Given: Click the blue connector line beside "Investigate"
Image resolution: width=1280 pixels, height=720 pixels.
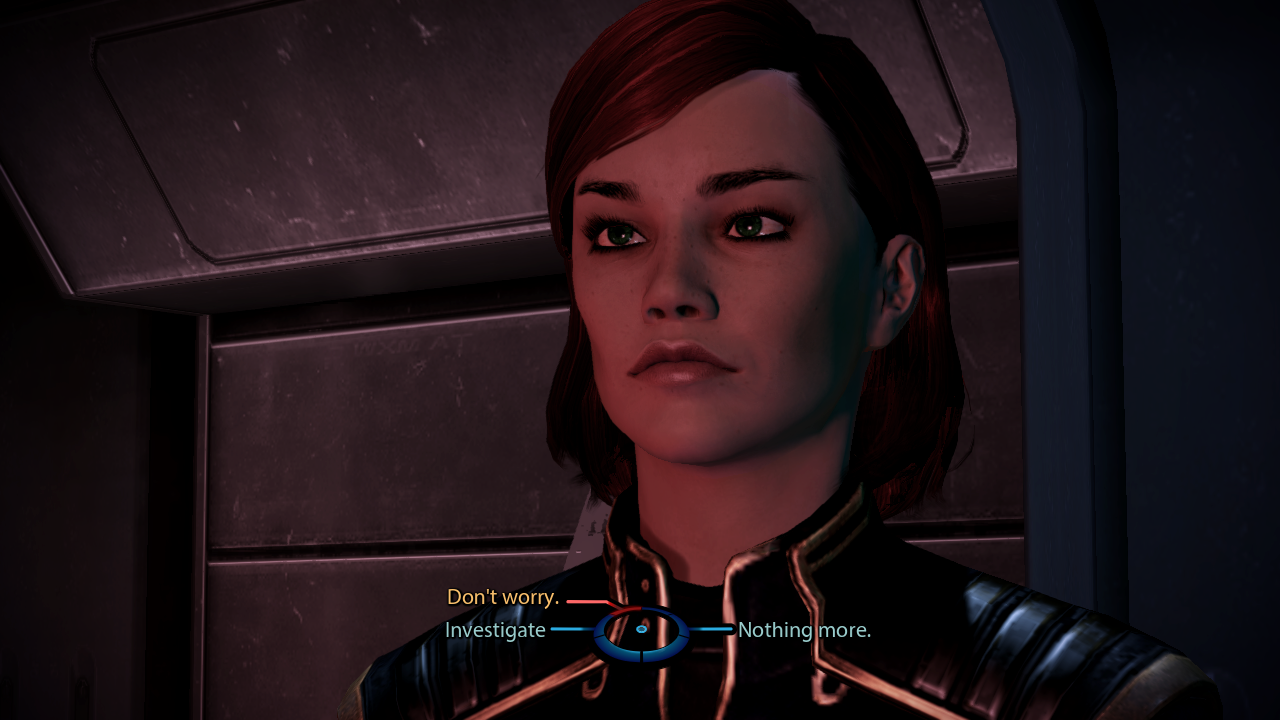Looking at the screenshot, I should (568, 629).
